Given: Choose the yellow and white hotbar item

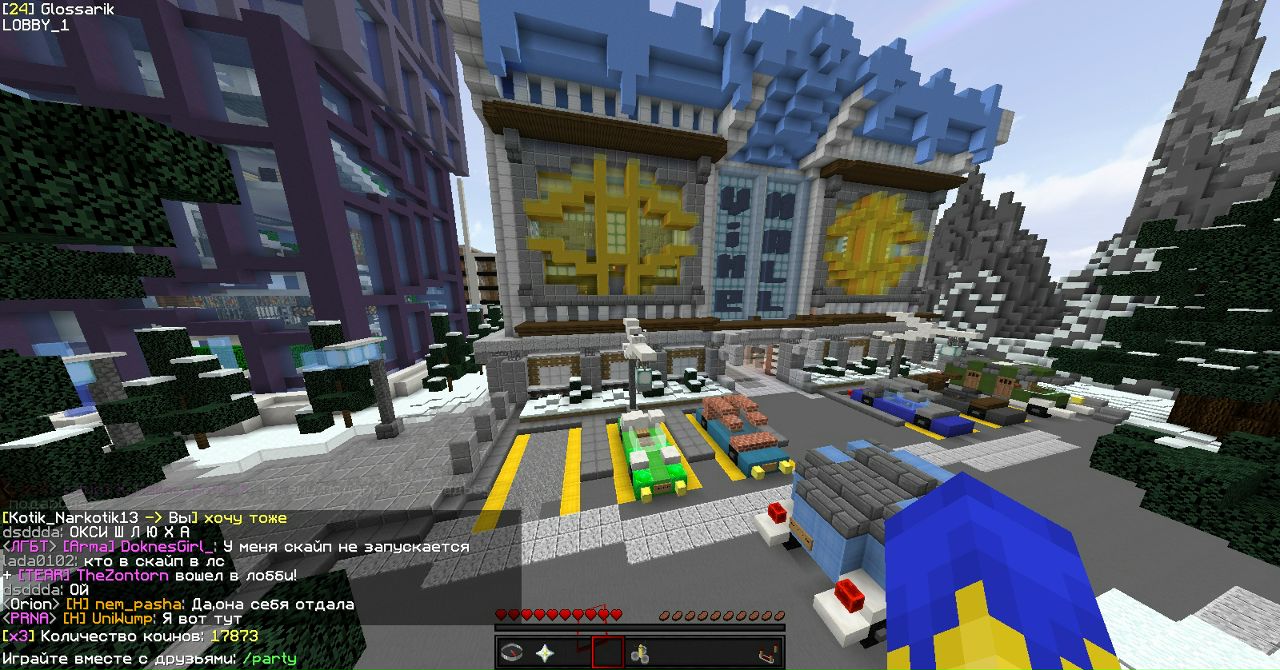Looking at the screenshot, I should click(x=640, y=653).
